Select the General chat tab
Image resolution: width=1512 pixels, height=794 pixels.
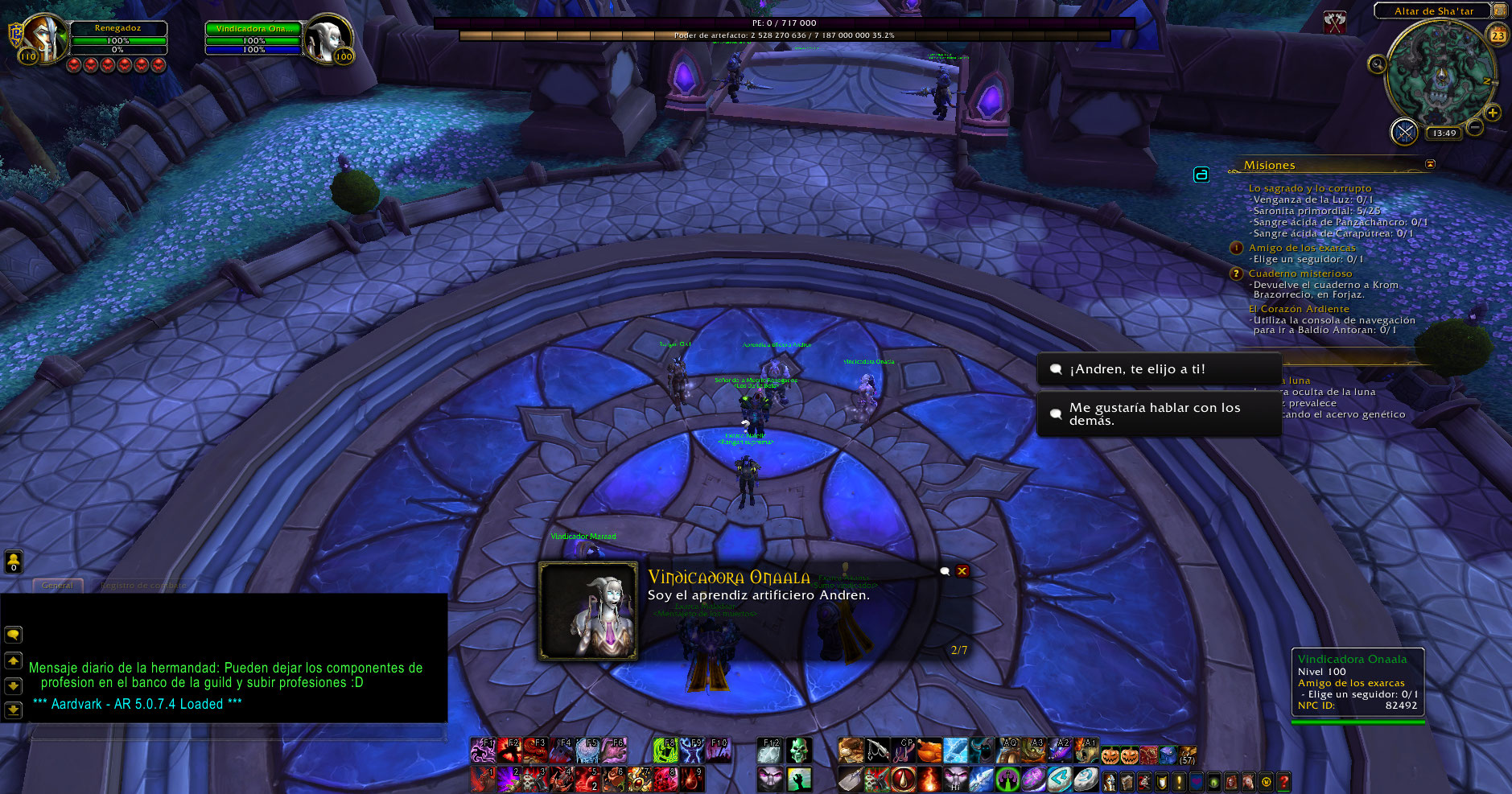click(57, 585)
